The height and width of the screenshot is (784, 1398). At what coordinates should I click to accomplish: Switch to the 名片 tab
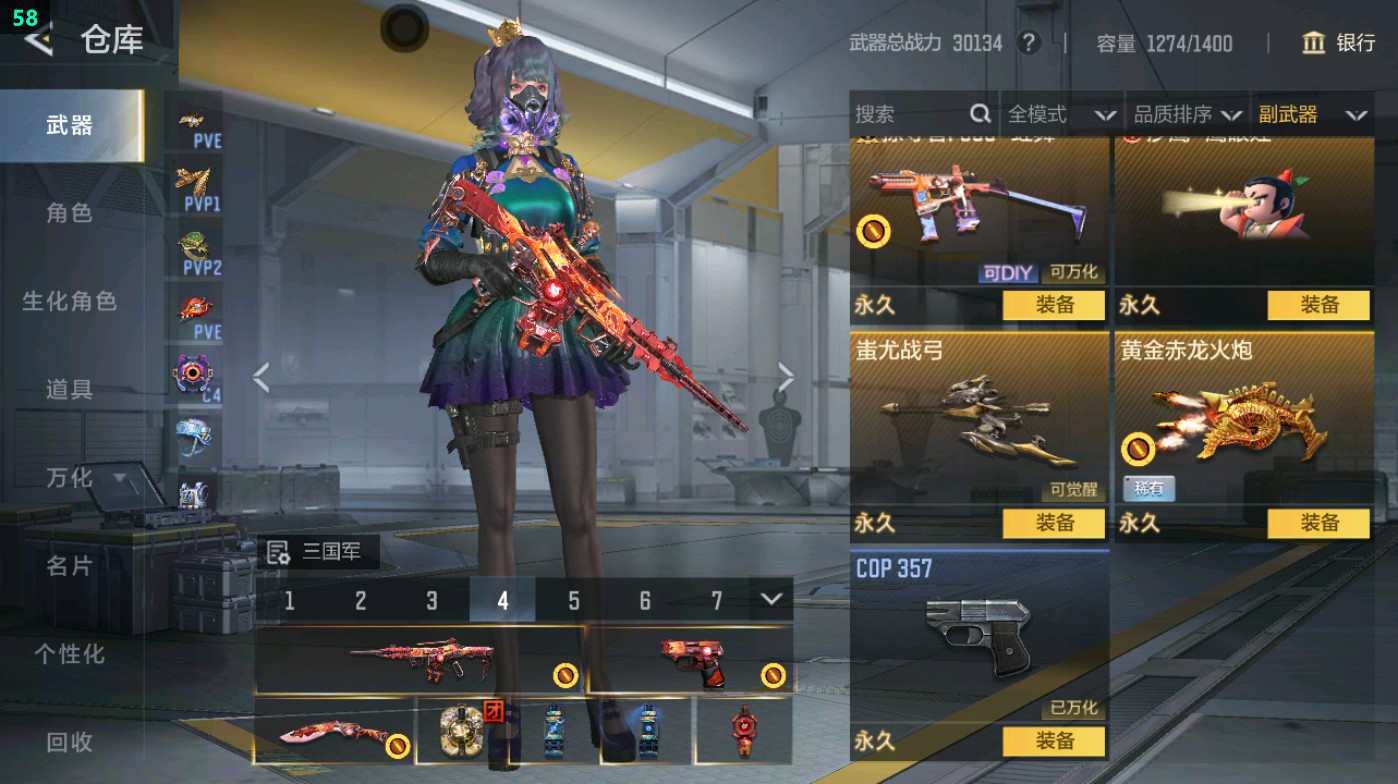pyautogui.click(x=70, y=566)
